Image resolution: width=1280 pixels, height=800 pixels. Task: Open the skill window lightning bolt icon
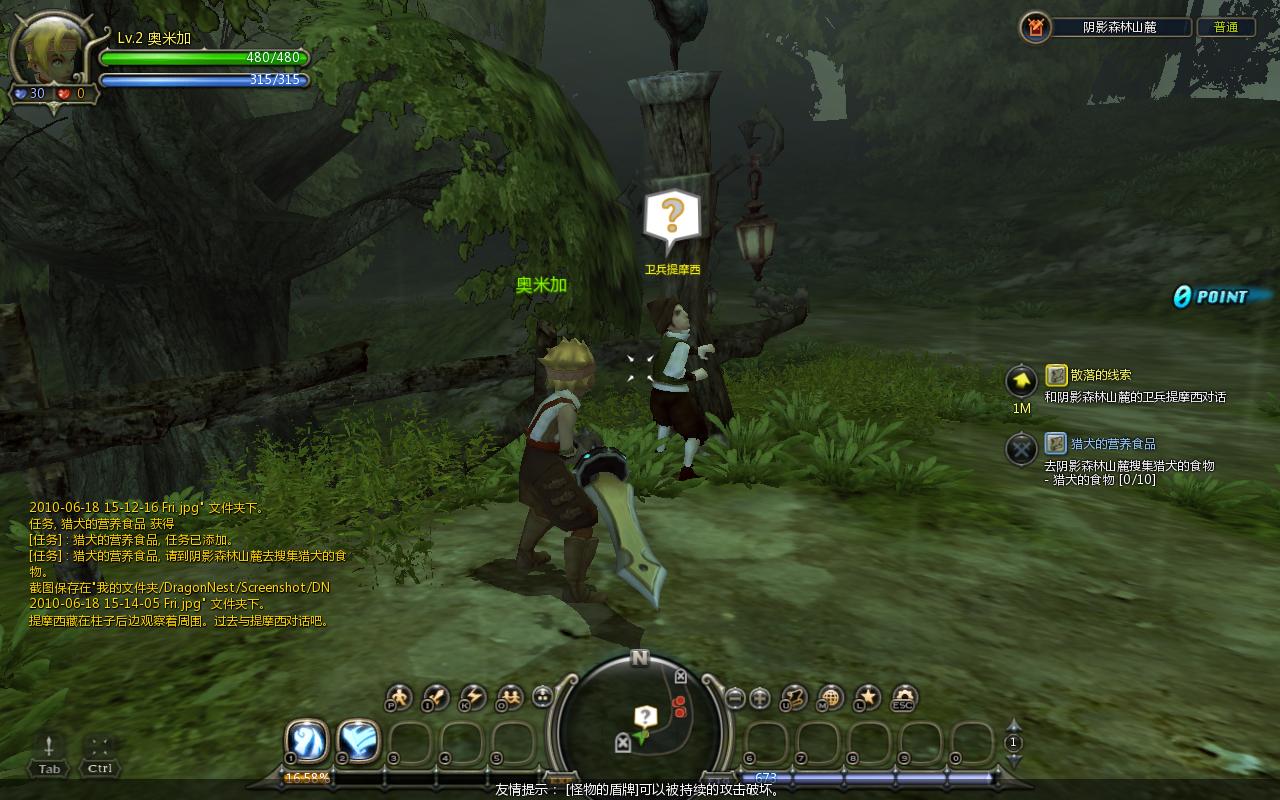tap(471, 697)
